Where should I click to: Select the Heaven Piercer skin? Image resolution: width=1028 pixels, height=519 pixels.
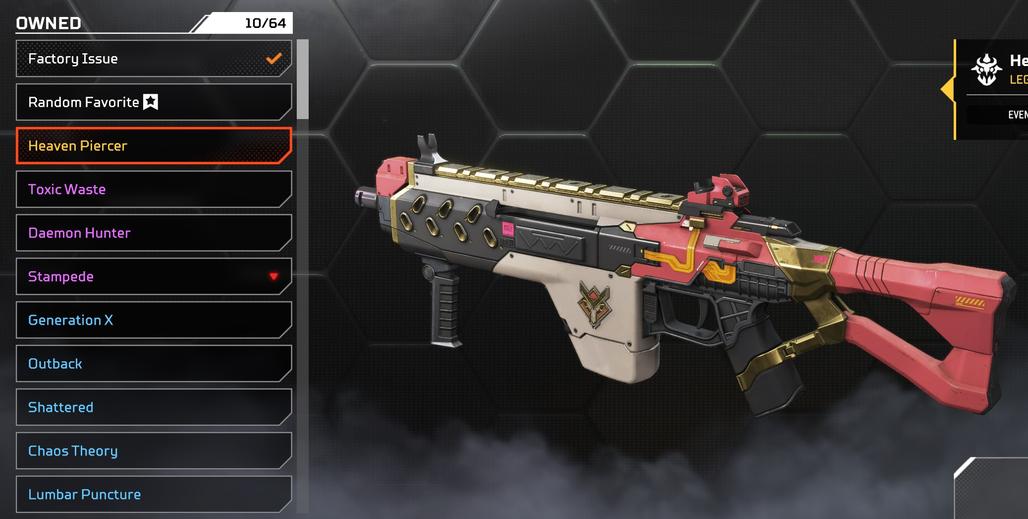[x=154, y=146]
